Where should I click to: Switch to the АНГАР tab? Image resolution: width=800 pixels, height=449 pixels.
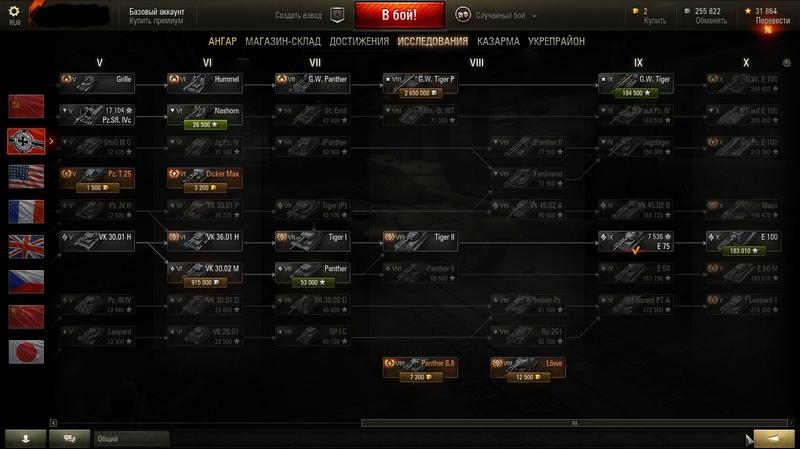click(222, 42)
